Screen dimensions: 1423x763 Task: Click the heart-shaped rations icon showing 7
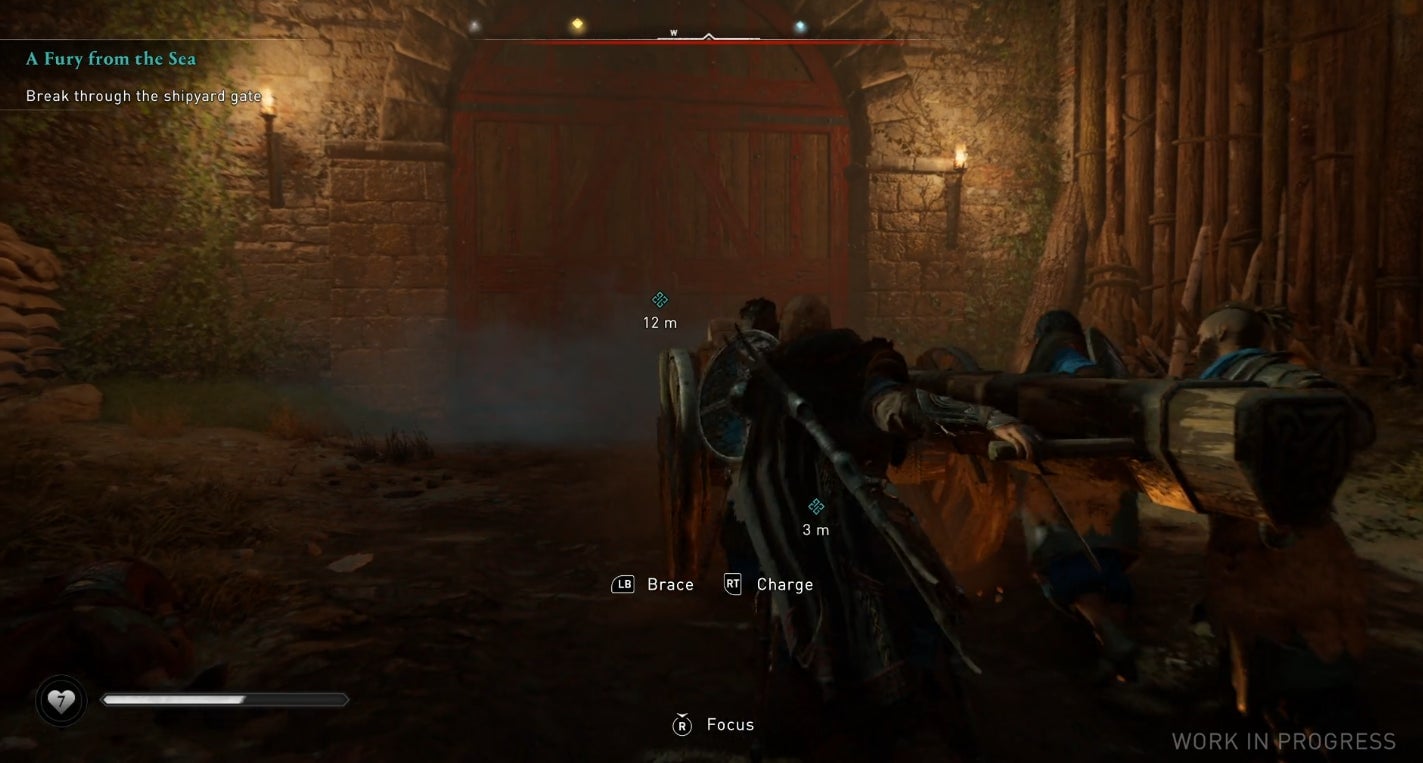coord(62,700)
